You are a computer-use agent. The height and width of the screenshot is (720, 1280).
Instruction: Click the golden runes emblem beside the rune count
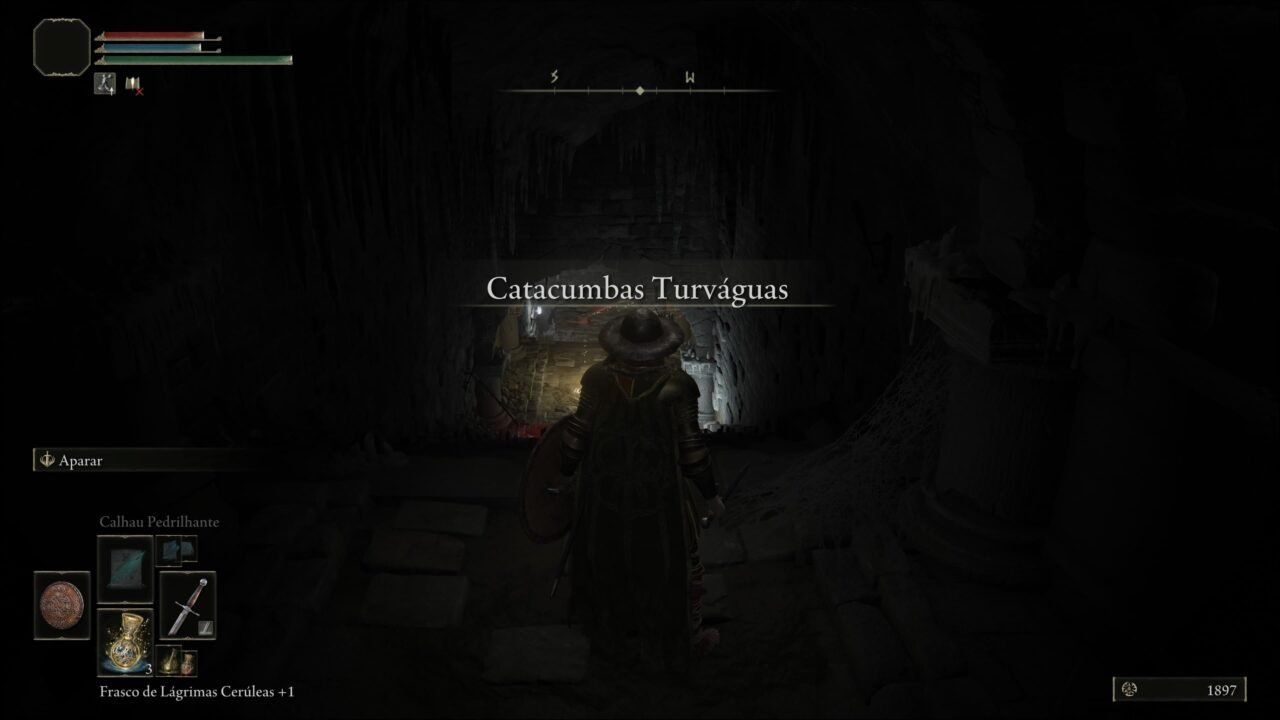1129,689
